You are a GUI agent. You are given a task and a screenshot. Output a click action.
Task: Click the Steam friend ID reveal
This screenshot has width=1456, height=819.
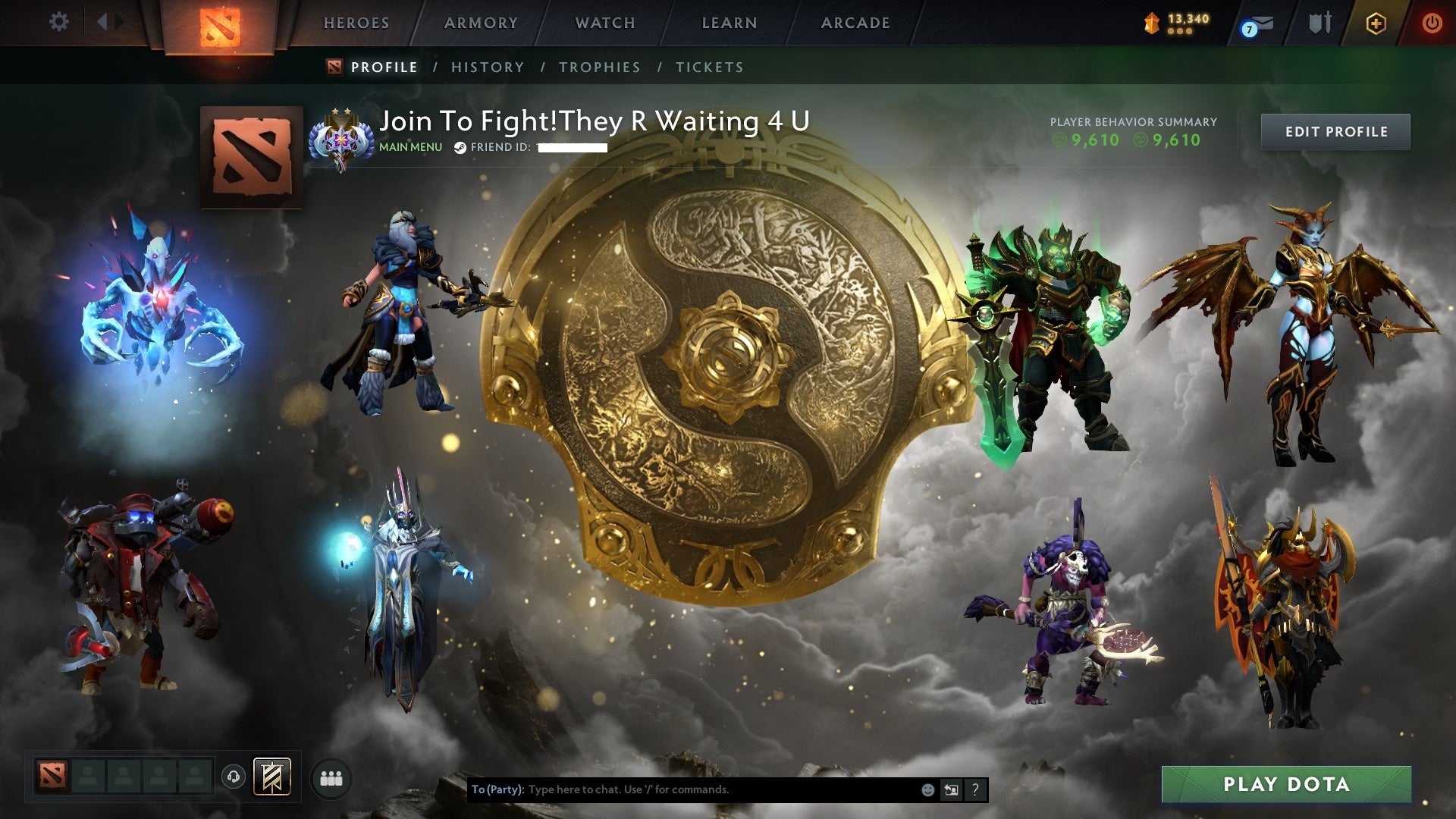(x=573, y=147)
